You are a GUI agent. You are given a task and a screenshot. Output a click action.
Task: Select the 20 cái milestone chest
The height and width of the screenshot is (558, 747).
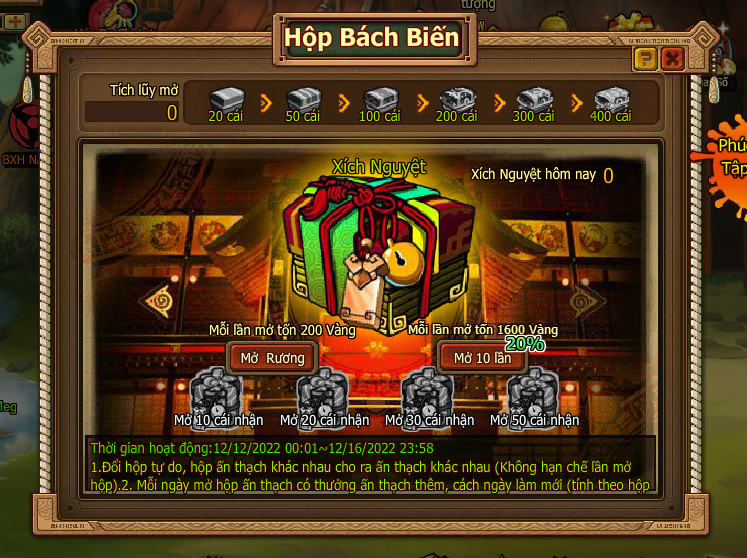(x=226, y=100)
